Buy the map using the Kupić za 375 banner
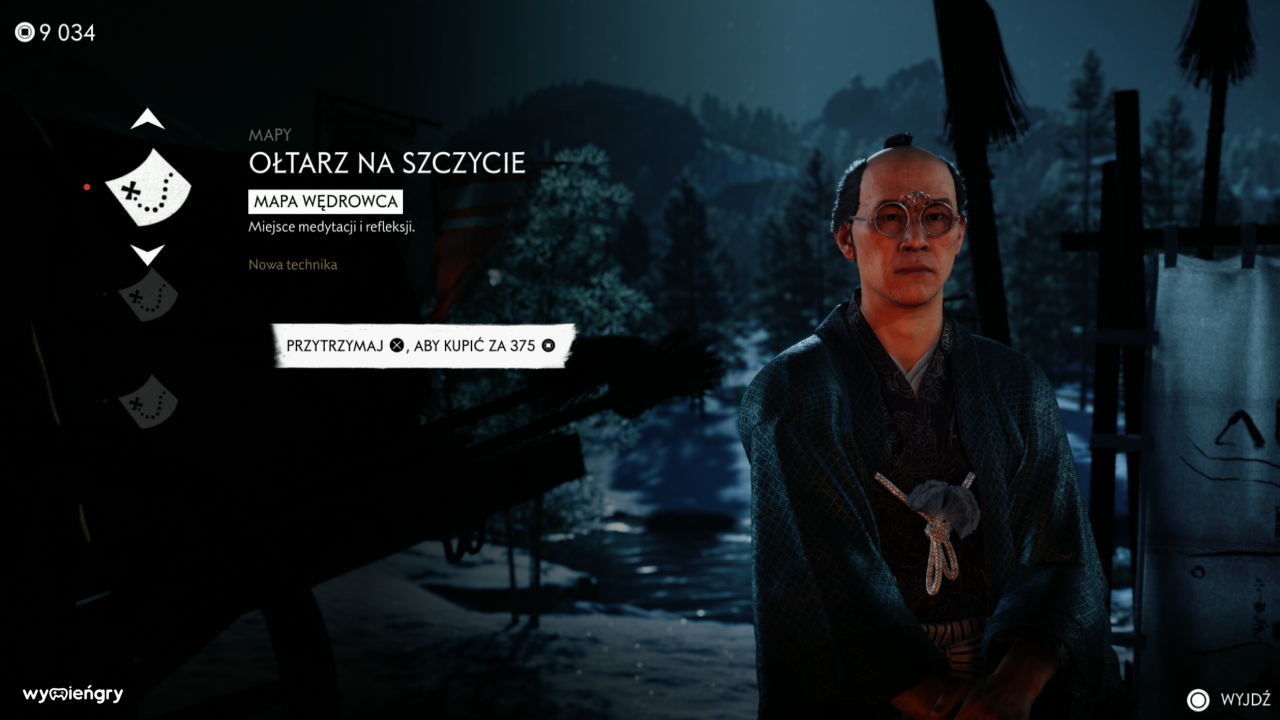Viewport: 1280px width, 720px height. [x=424, y=345]
